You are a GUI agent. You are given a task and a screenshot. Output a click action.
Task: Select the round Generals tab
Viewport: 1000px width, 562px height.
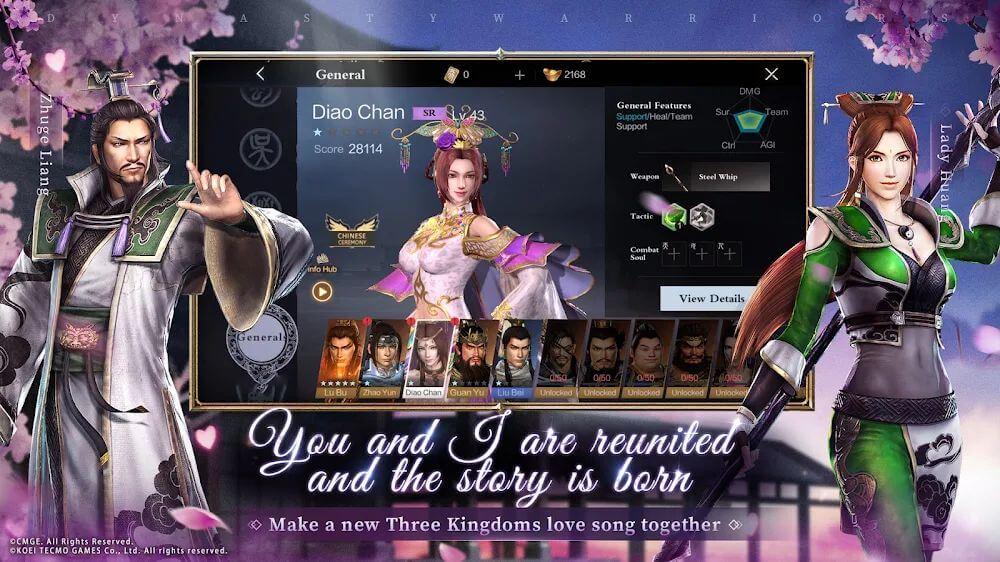pos(261,338)
